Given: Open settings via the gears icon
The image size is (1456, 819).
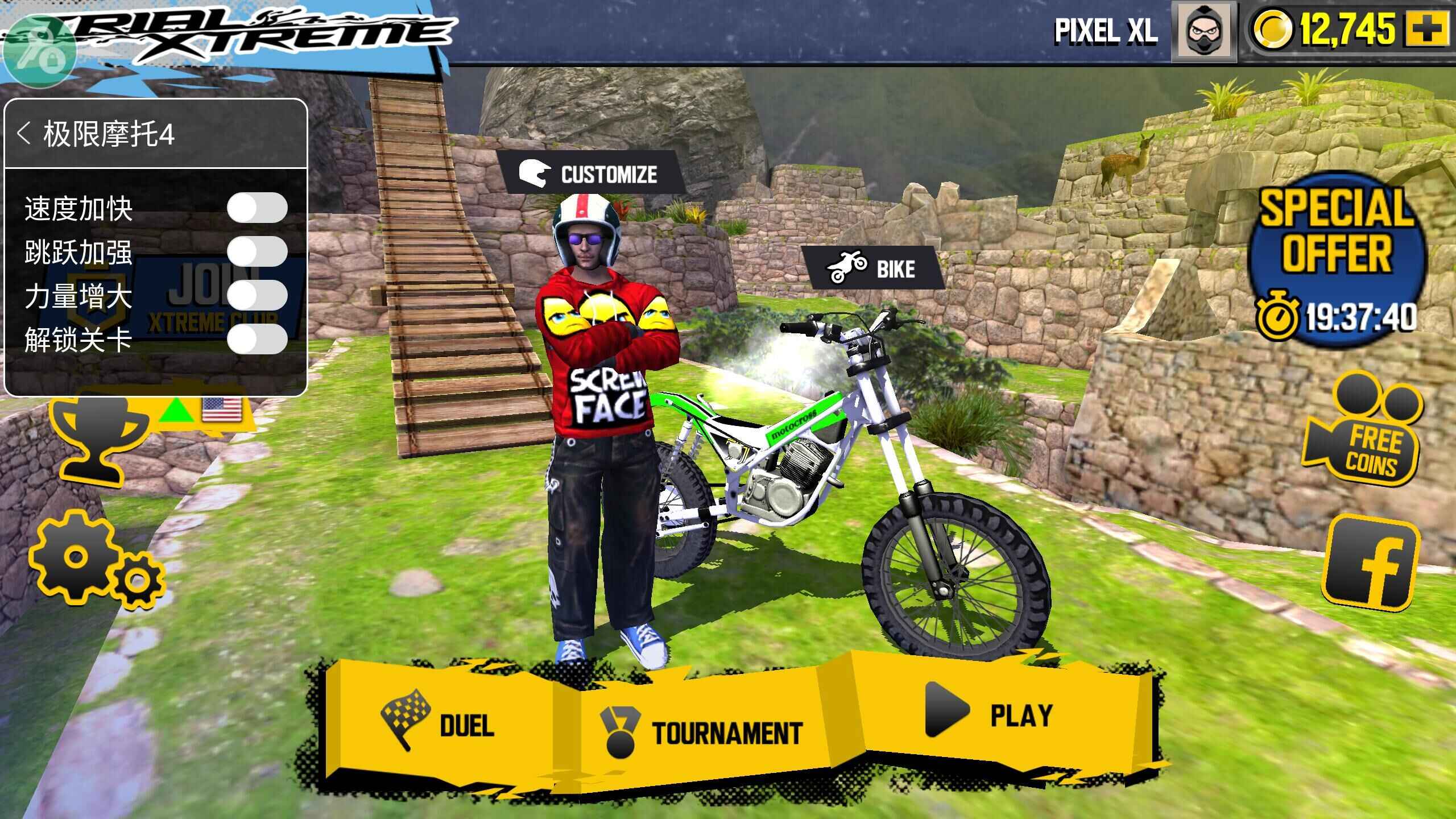Looking at the screenshot, I should (x=94, y=560).
